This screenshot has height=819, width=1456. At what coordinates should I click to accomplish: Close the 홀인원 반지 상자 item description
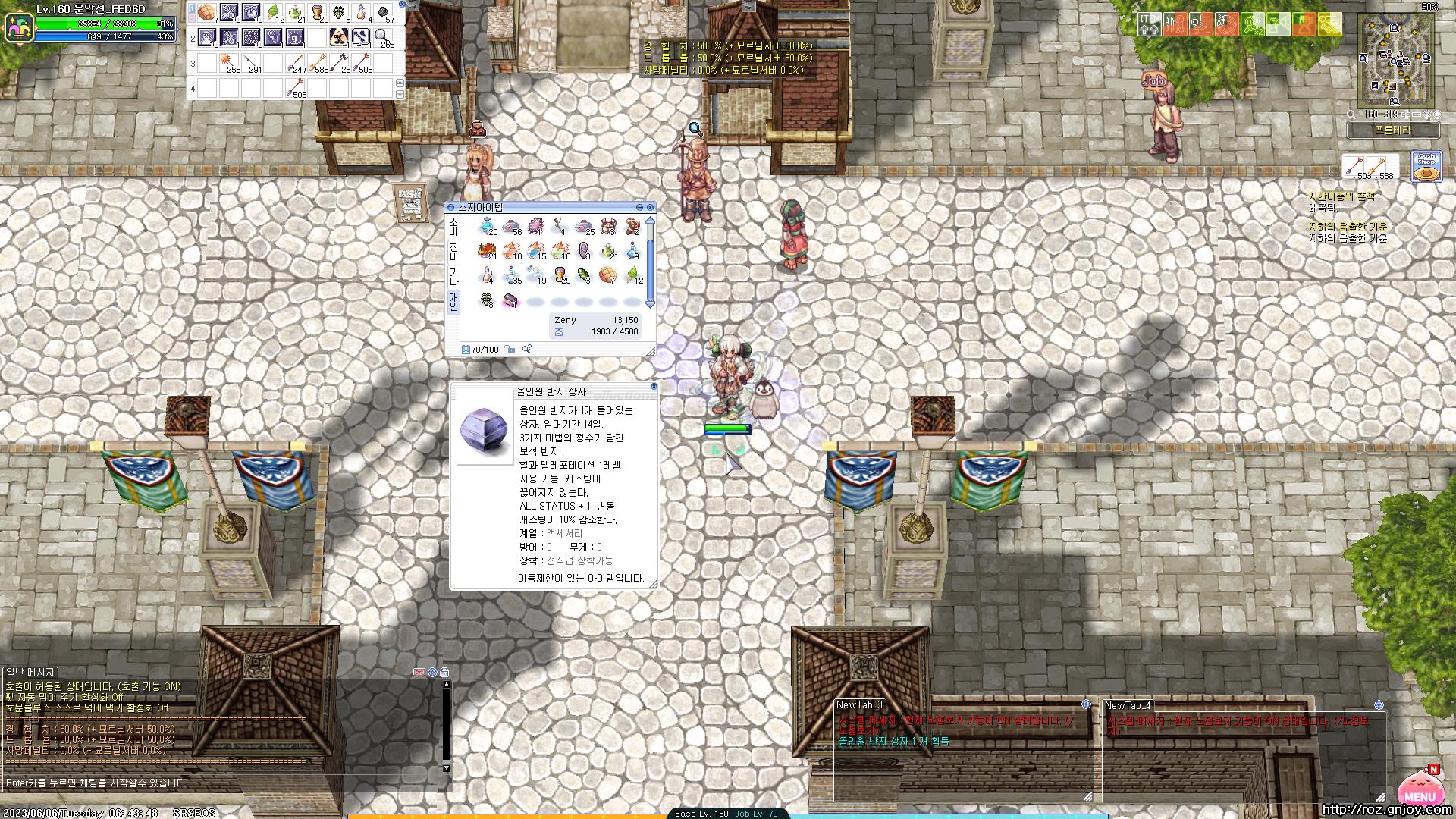pyautogui.click(x=654, y=387)
